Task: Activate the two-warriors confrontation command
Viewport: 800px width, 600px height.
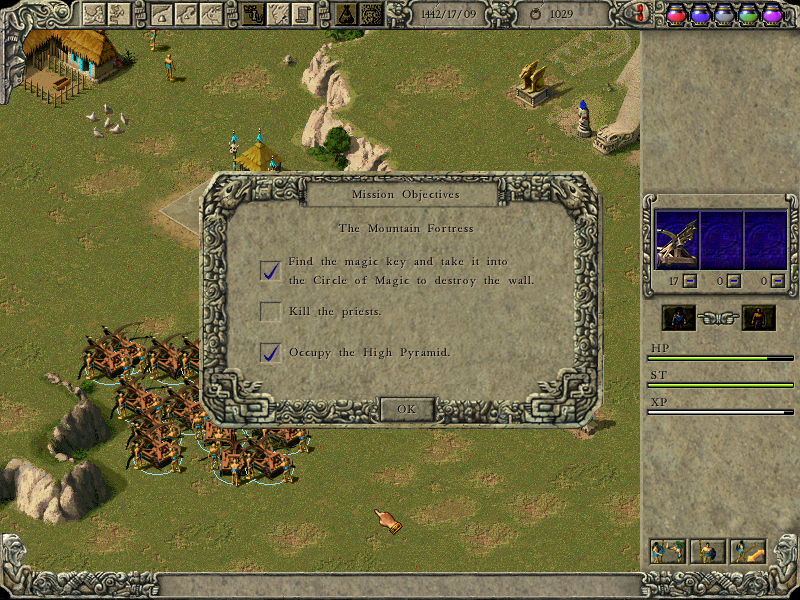Action: (x=668, y=551)
